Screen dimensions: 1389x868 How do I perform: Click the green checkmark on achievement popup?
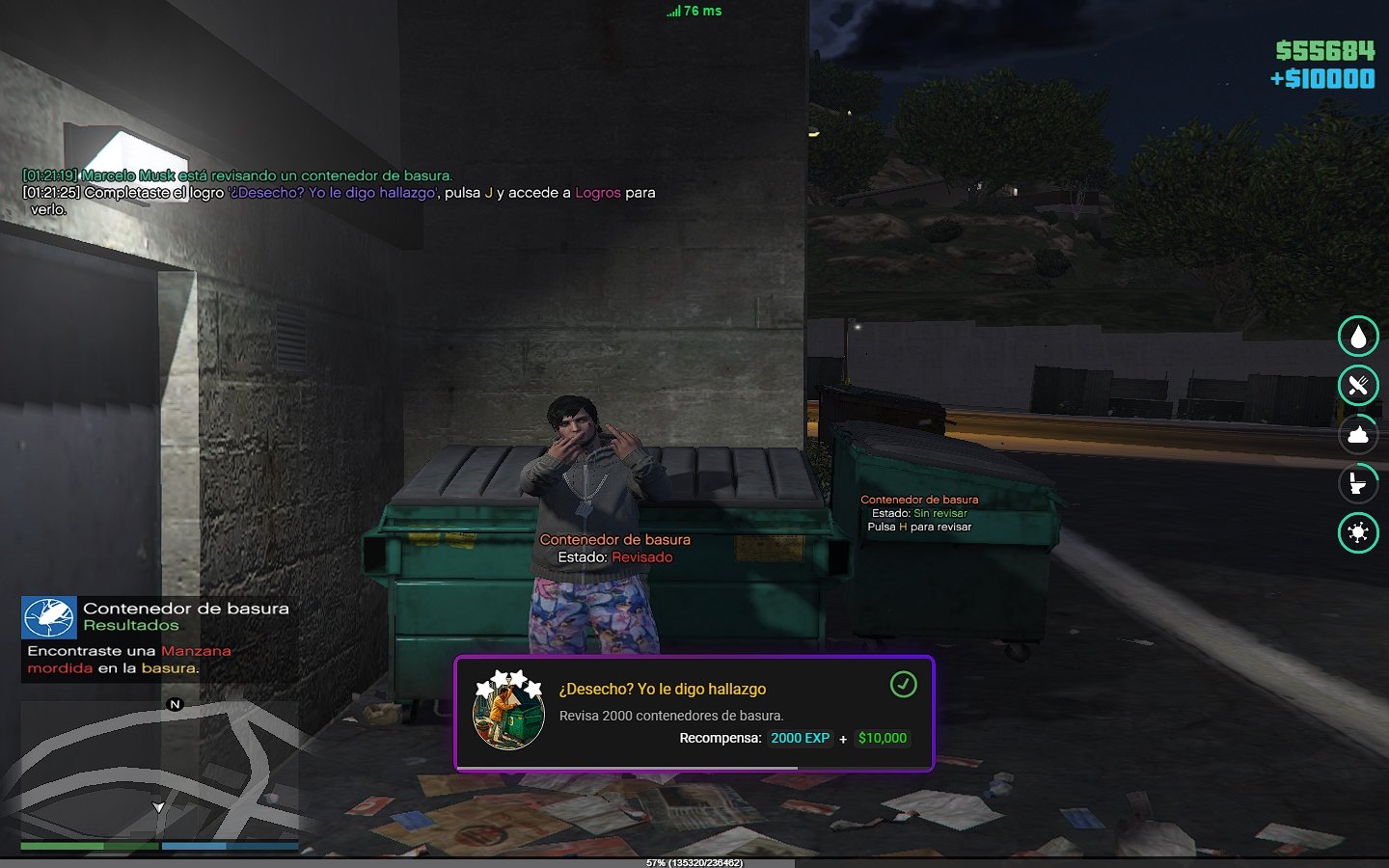(x=903, y=685)
